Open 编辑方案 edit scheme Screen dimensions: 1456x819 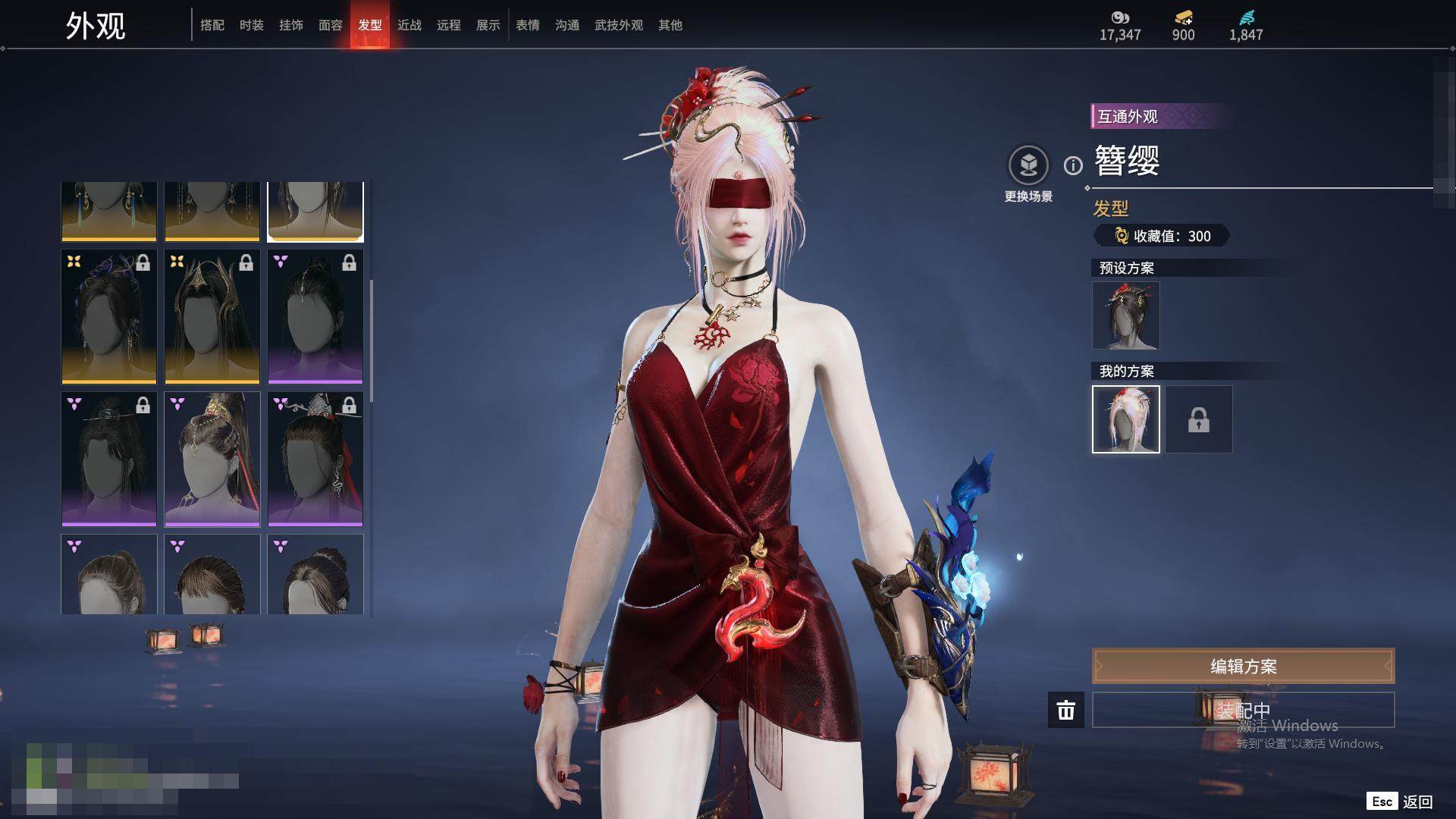pyautogui.click(x=1243, y=666)
